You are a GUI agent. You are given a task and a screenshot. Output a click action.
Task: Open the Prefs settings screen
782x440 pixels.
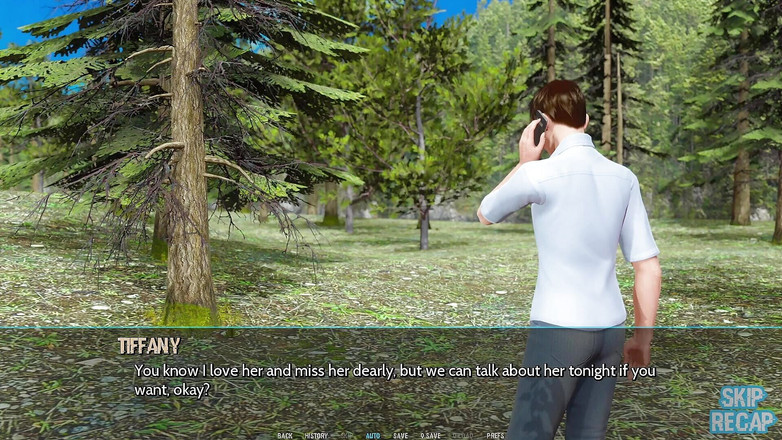coord(495,436)
